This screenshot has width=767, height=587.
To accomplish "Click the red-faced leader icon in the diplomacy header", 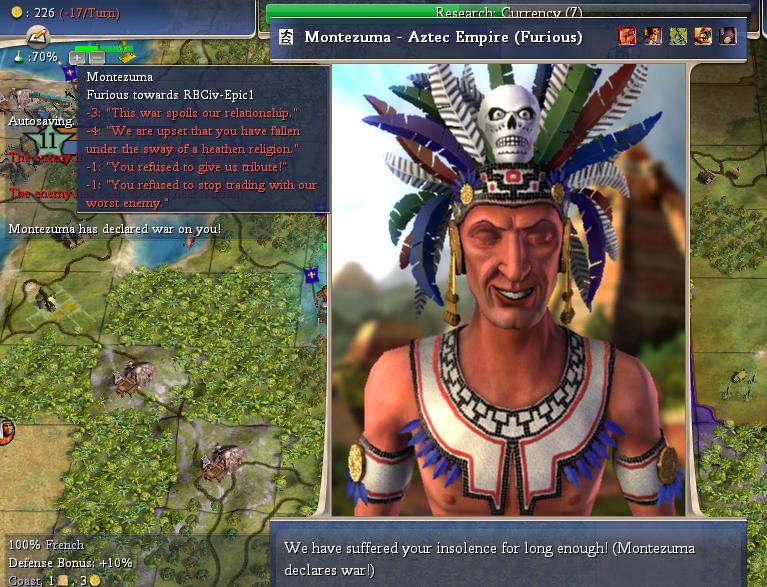I will point(627,37).
